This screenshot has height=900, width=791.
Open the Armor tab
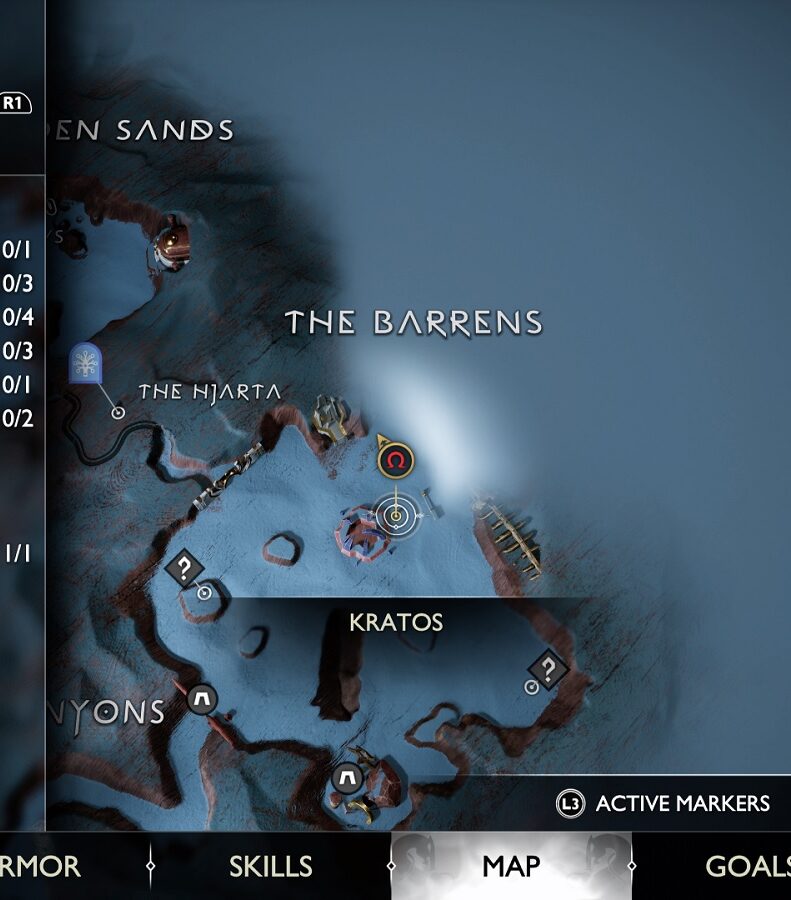41,866
